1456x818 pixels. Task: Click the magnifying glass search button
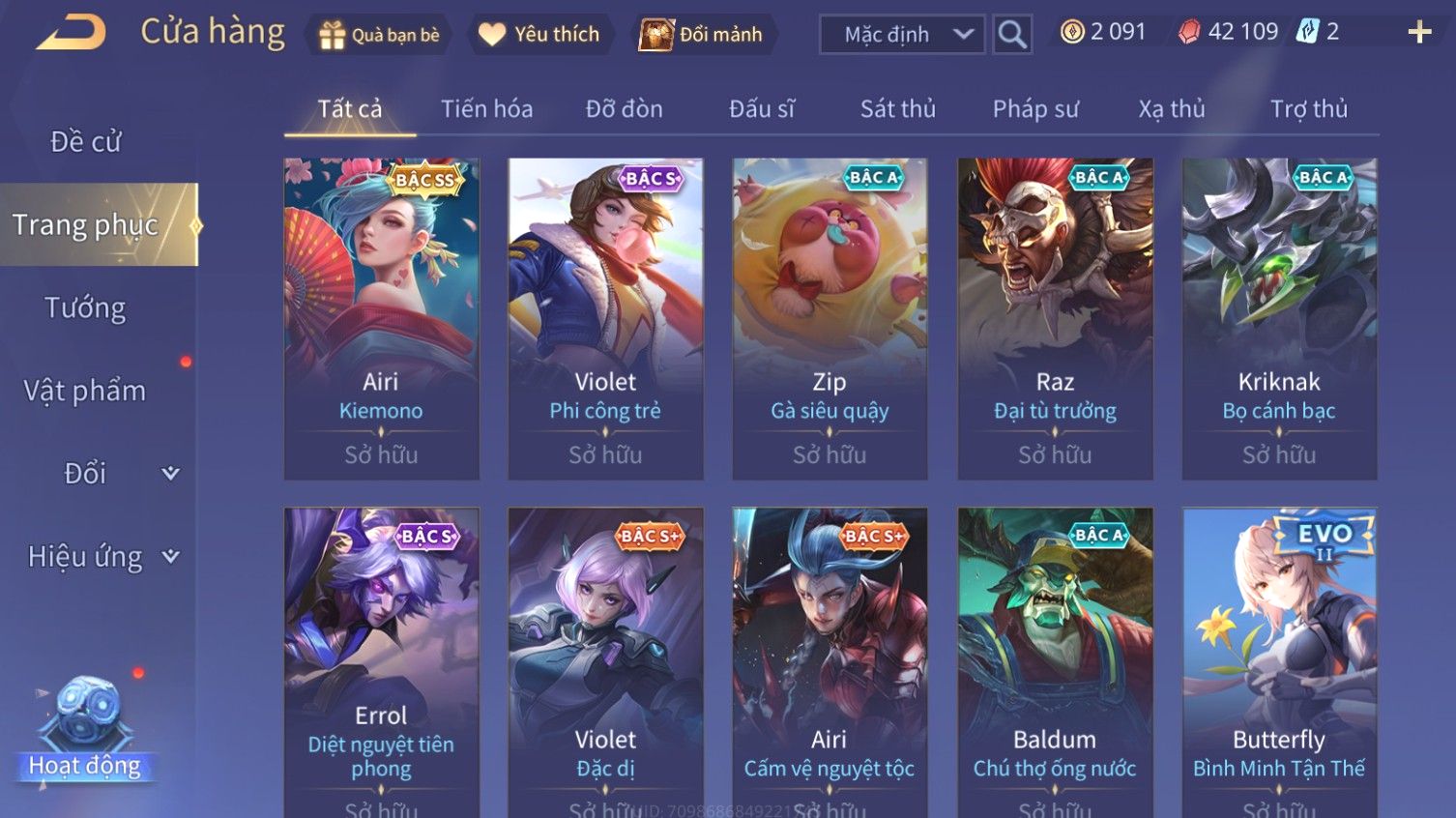click(x=1012, y=35)
